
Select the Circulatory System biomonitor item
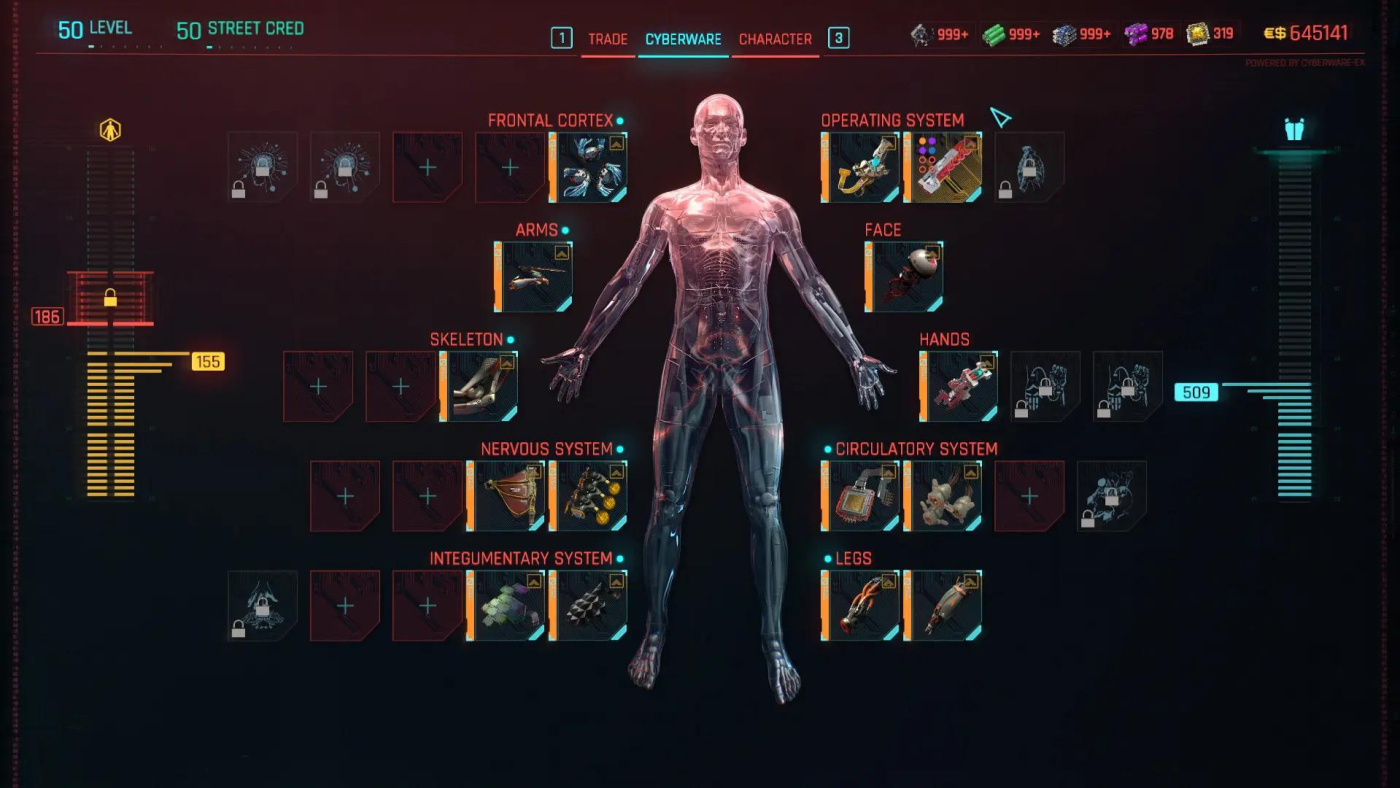click(x=858, y=495)
